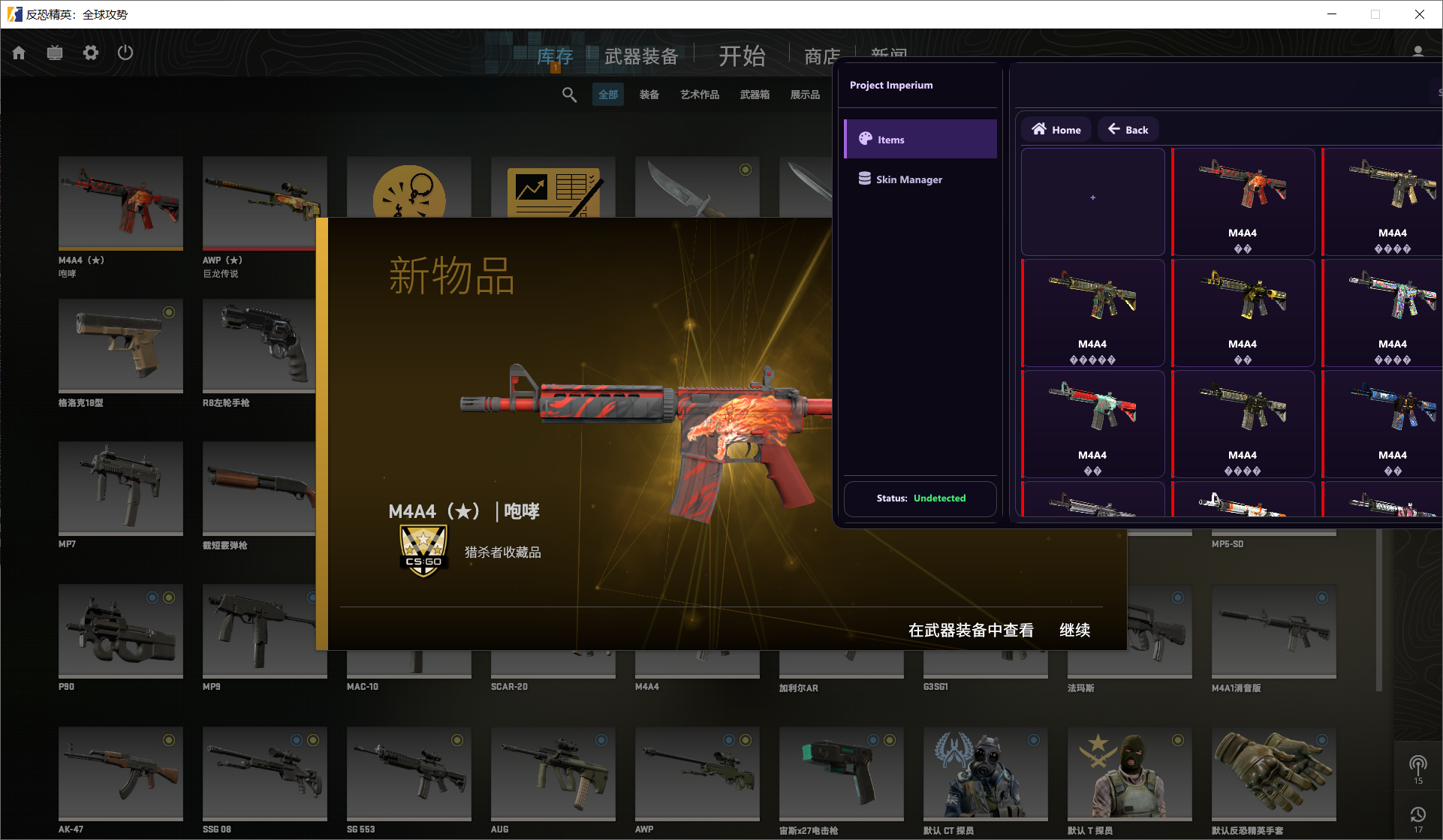Image resolution: width=1443 pixels, height=840 pixels.
Task: Open the CS:GO settings gear icon
Action: pos(90,53)
